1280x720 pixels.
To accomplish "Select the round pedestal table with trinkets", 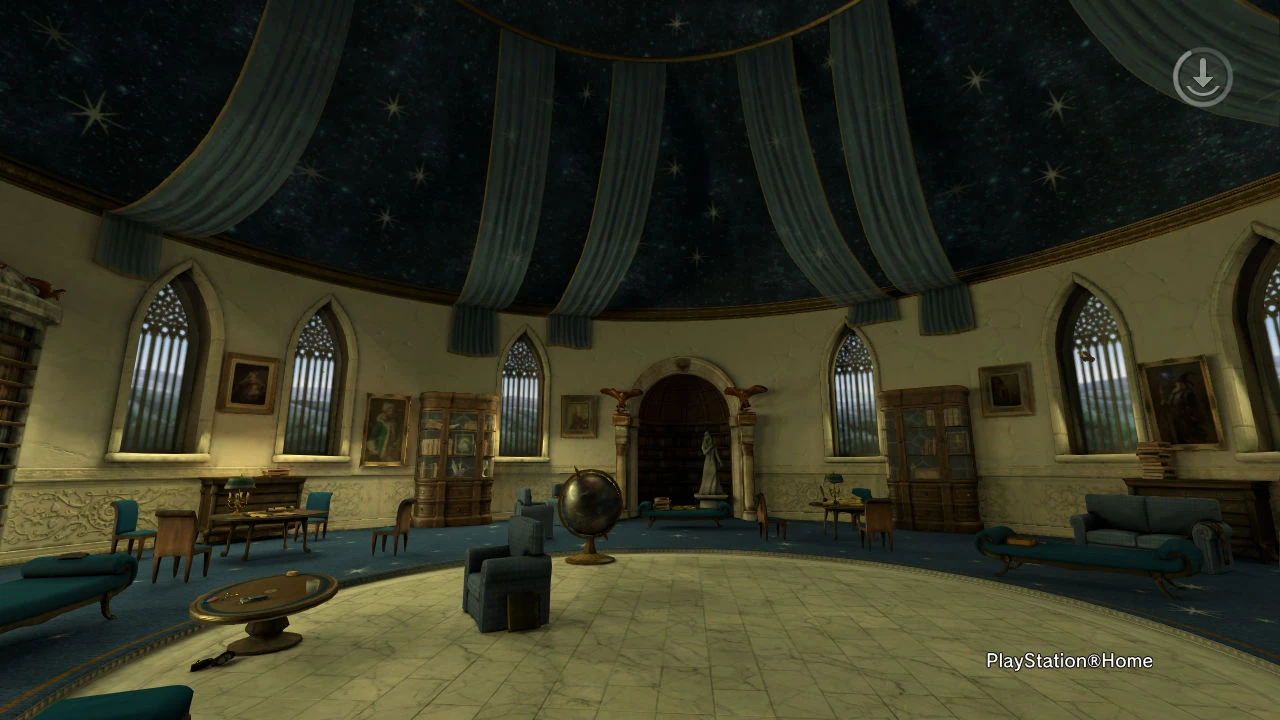I will click(262, 595).
